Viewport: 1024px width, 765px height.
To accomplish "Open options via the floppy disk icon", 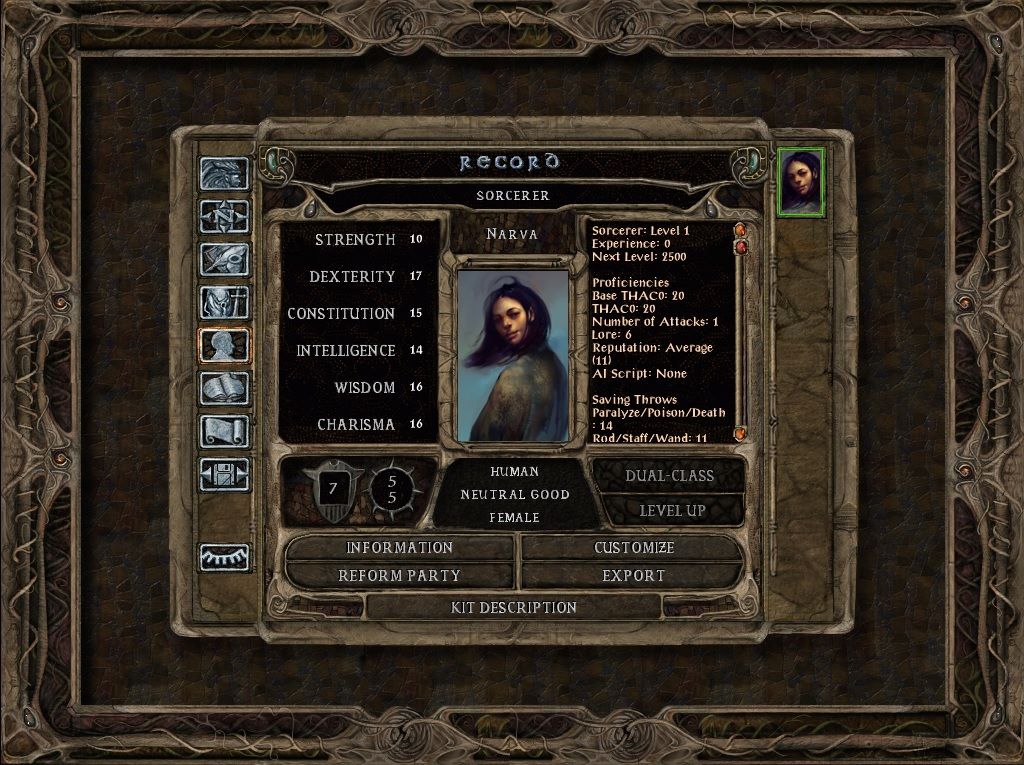I will coord(224,474).
